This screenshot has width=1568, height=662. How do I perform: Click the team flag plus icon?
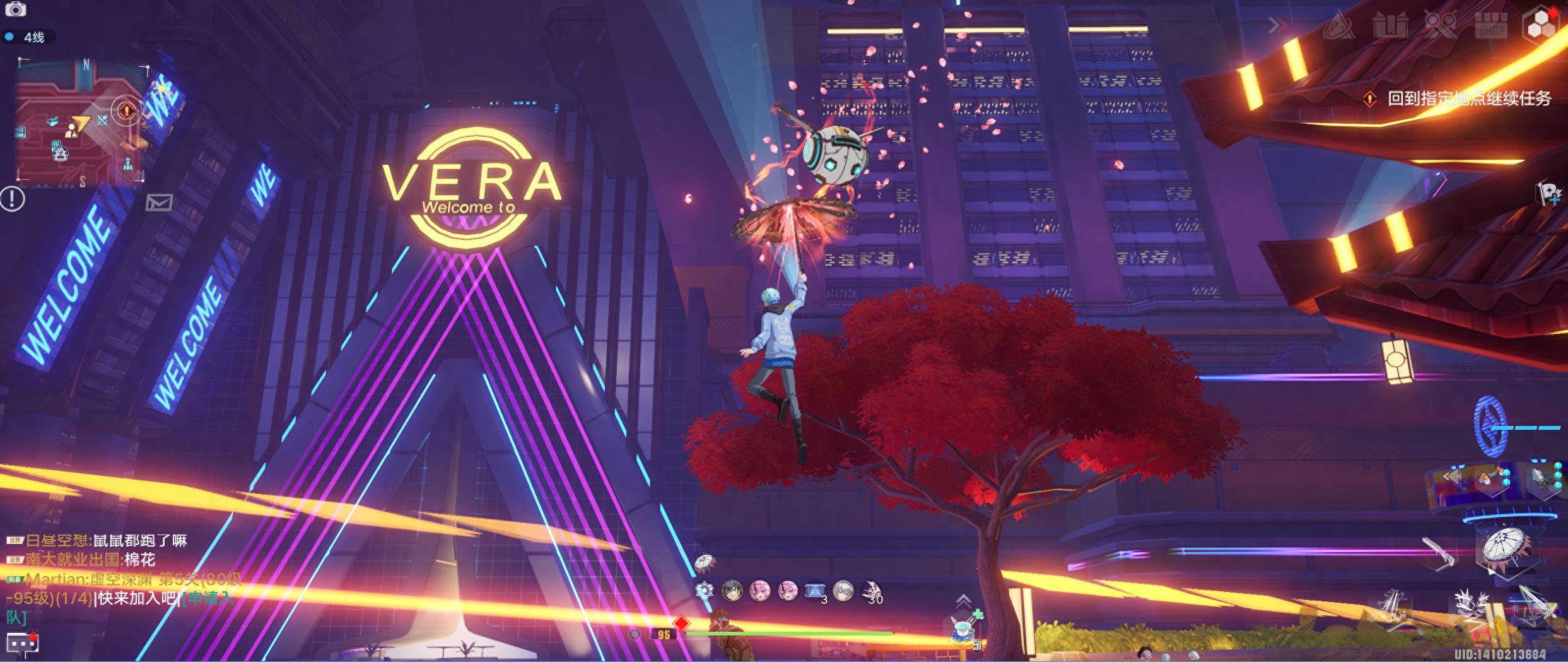pos(1548,194)
